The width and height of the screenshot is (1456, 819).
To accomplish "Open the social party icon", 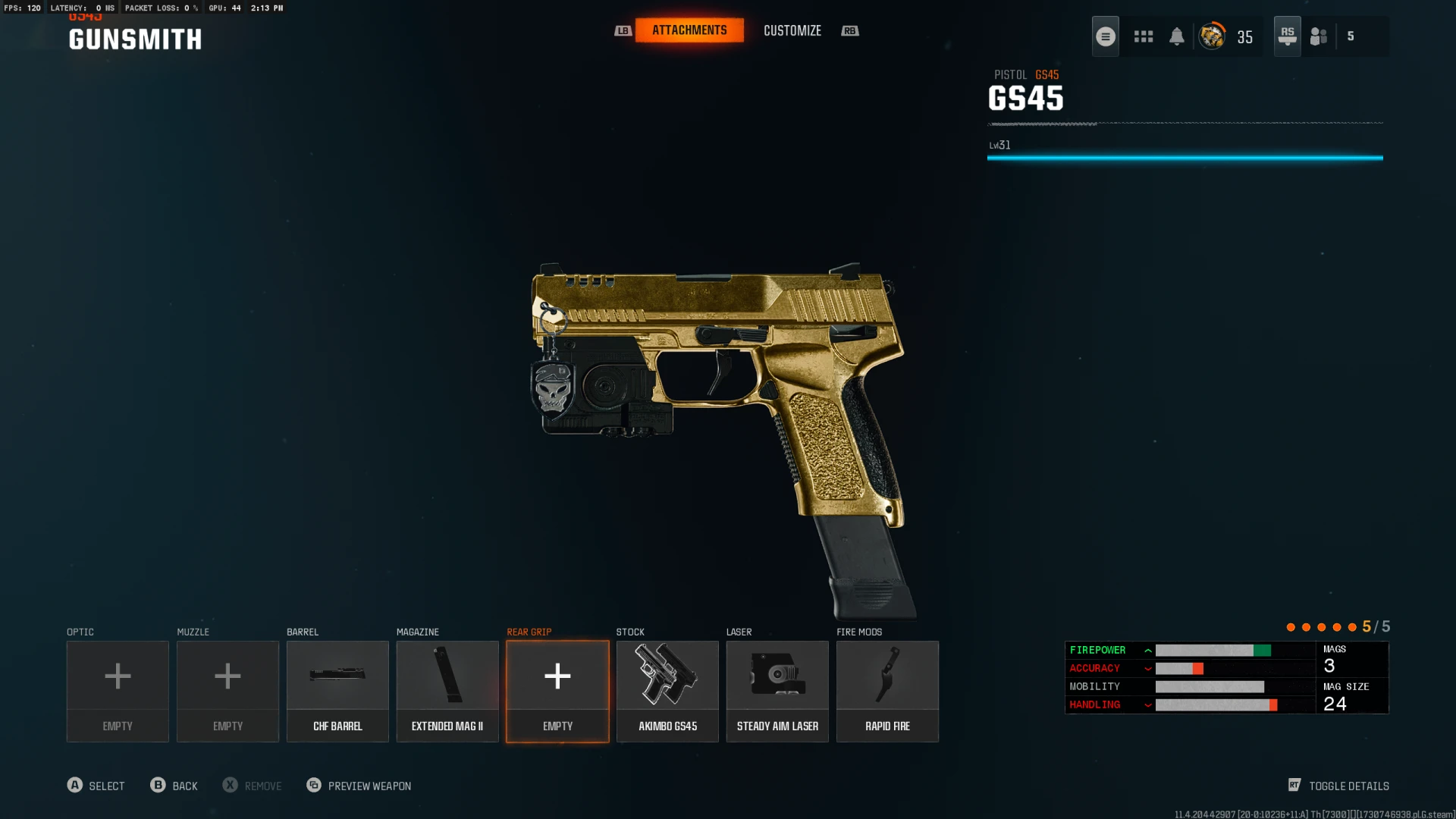I will 1319,36.
